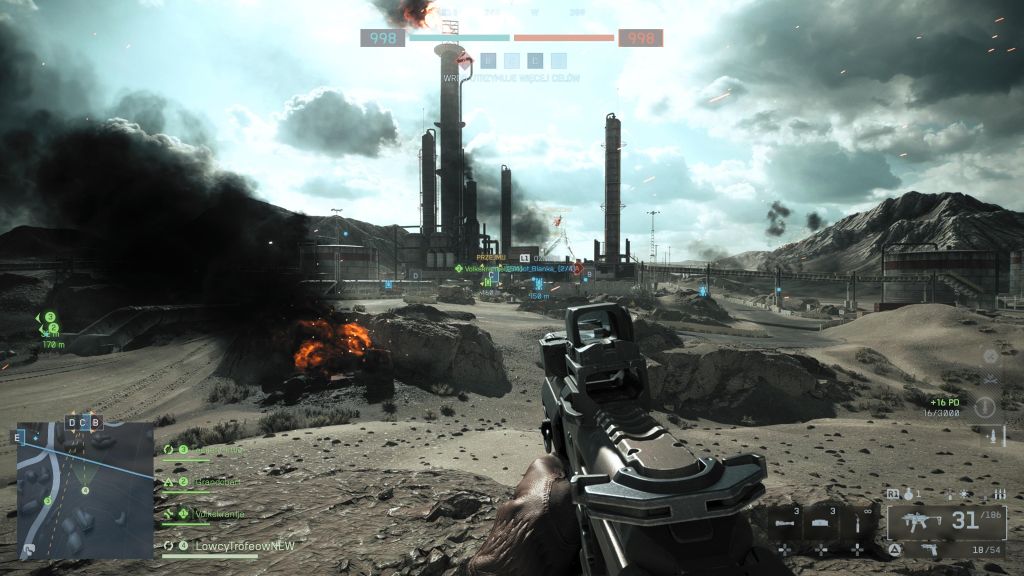The width and height of the screenshot is (1024, 576).
Task: Click the fire mode indicator icon
Action: click(999, 494)
